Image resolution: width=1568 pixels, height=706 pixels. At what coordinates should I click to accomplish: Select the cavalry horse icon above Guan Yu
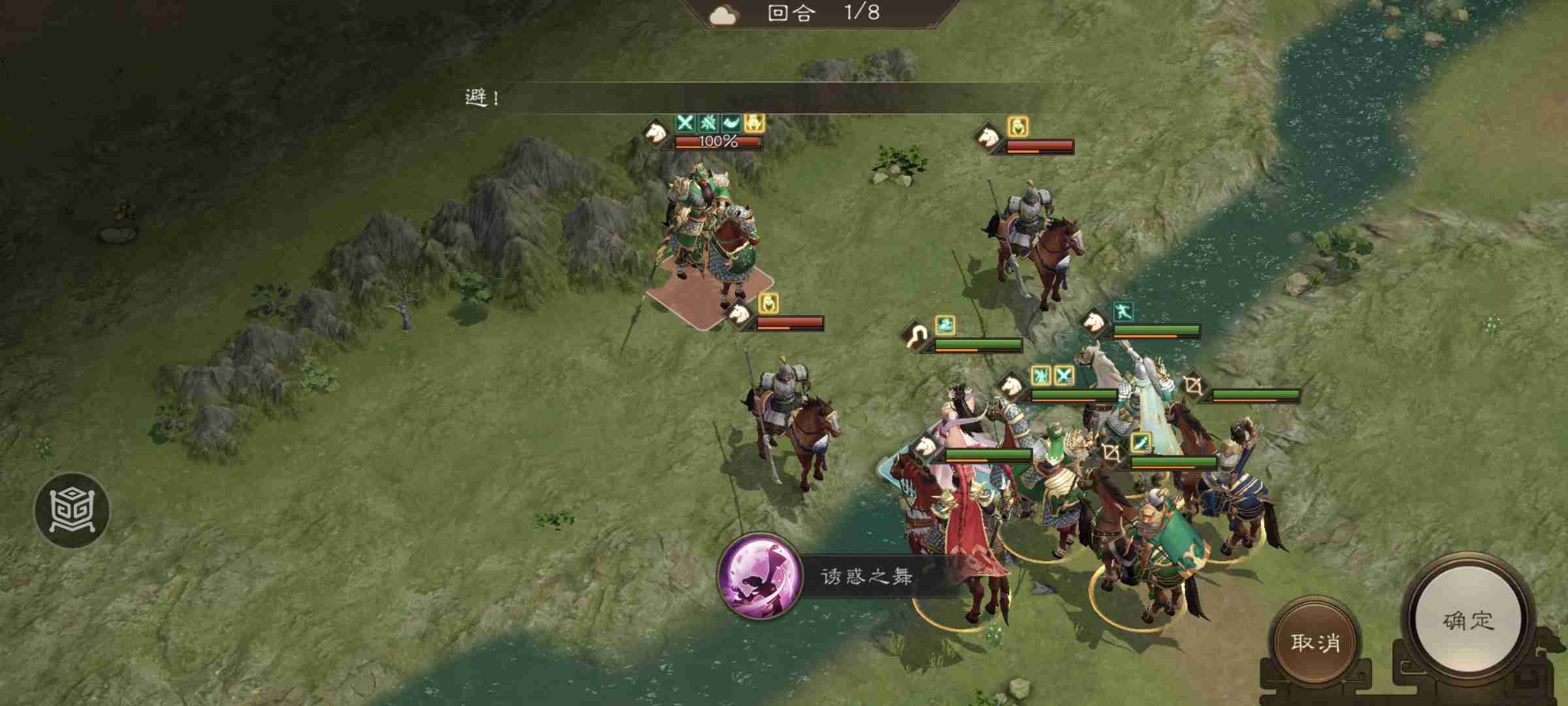pyautogui.click(x=656, y=133)
